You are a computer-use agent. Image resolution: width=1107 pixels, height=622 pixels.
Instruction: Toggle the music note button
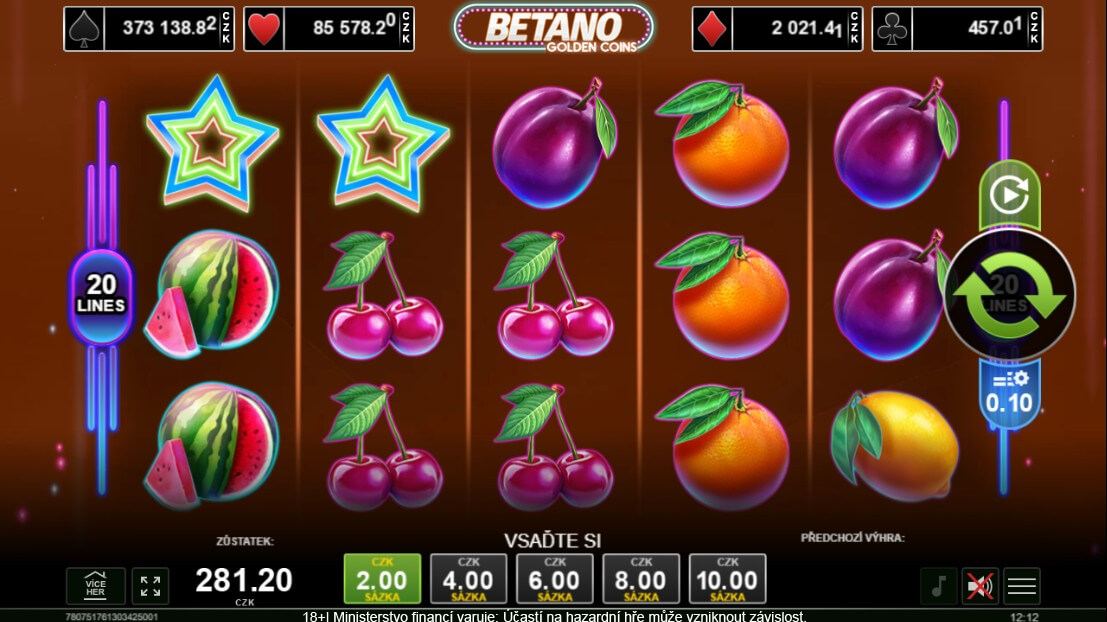click(x=938, y=586)
